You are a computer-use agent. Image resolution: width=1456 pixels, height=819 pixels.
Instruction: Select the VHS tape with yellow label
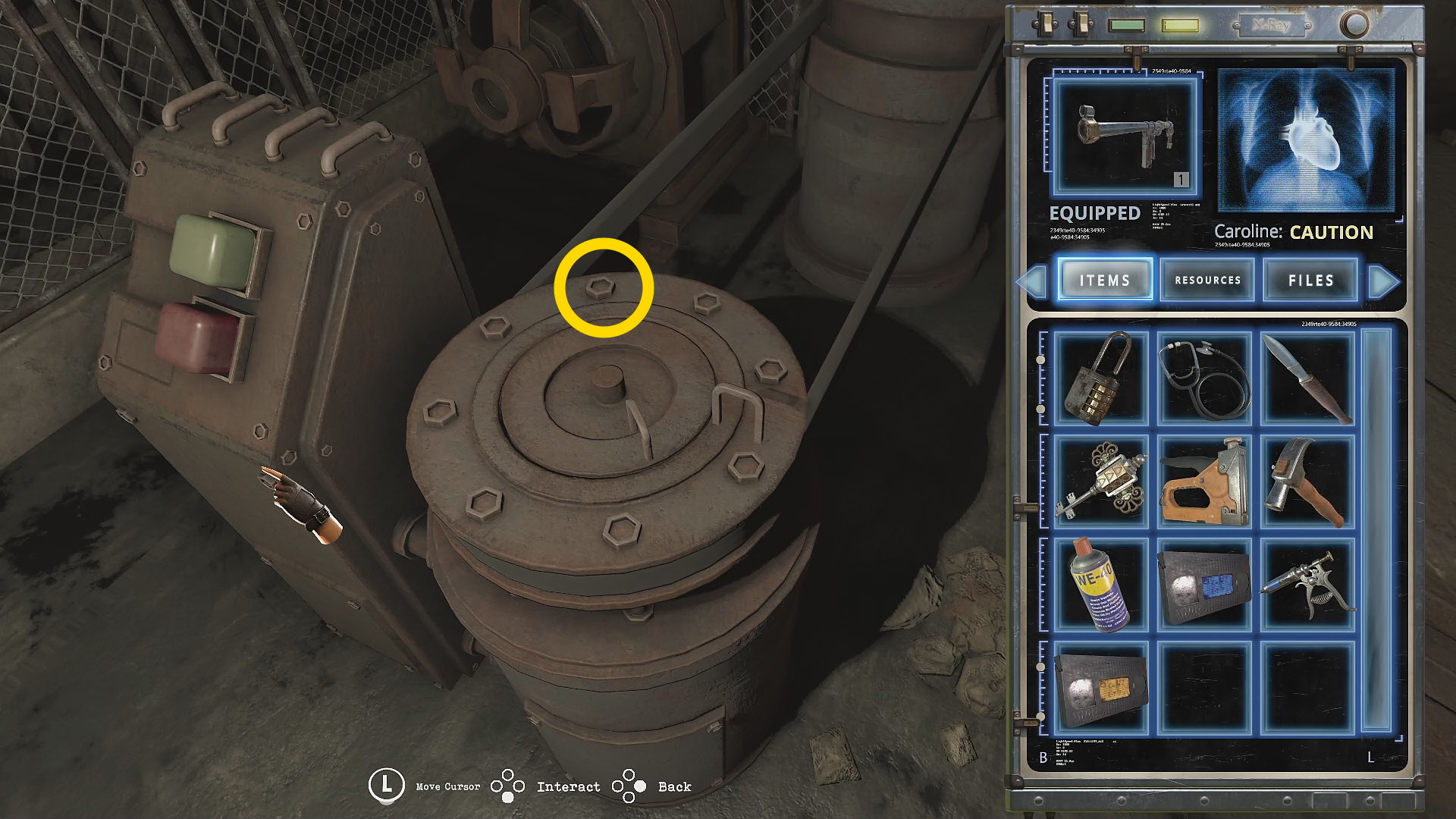point(1100,687)
